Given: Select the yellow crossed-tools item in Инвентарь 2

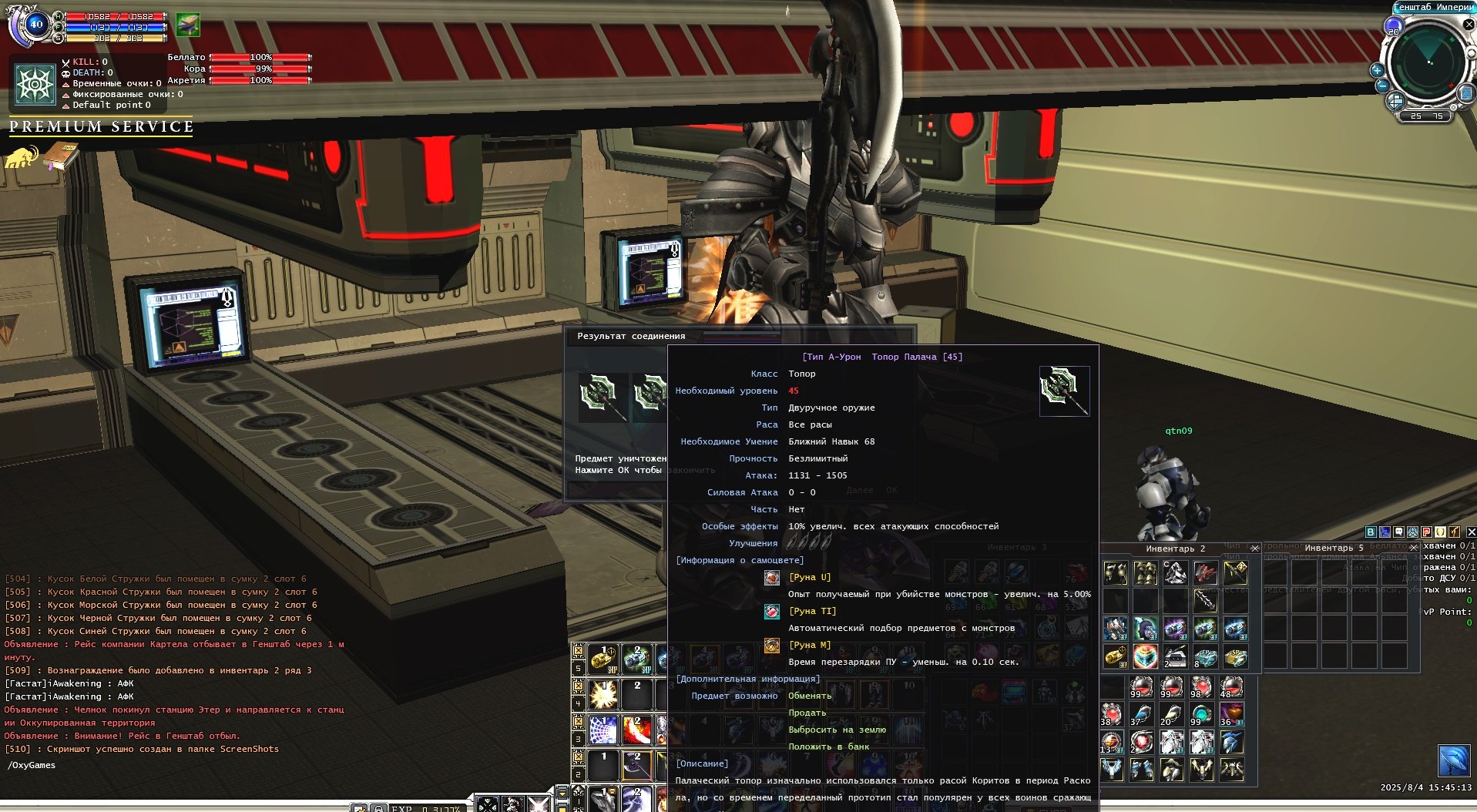Looking at the screenshot, I should click(1234, 572).
